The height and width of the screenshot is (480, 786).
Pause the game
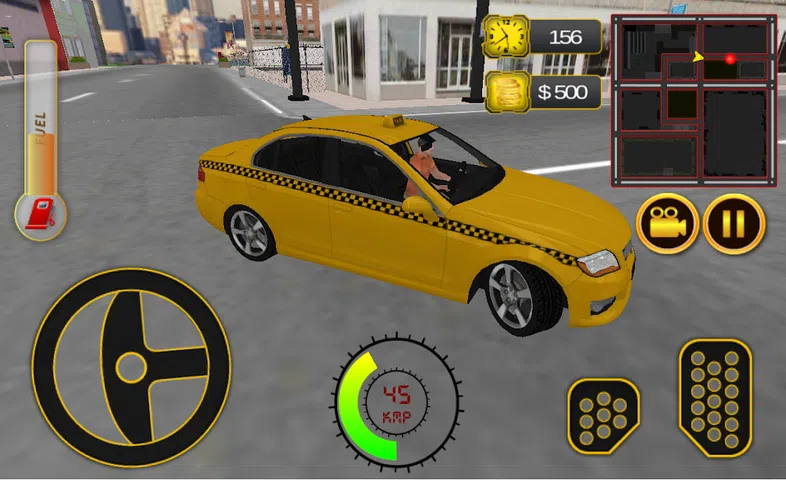click(734, 224)
